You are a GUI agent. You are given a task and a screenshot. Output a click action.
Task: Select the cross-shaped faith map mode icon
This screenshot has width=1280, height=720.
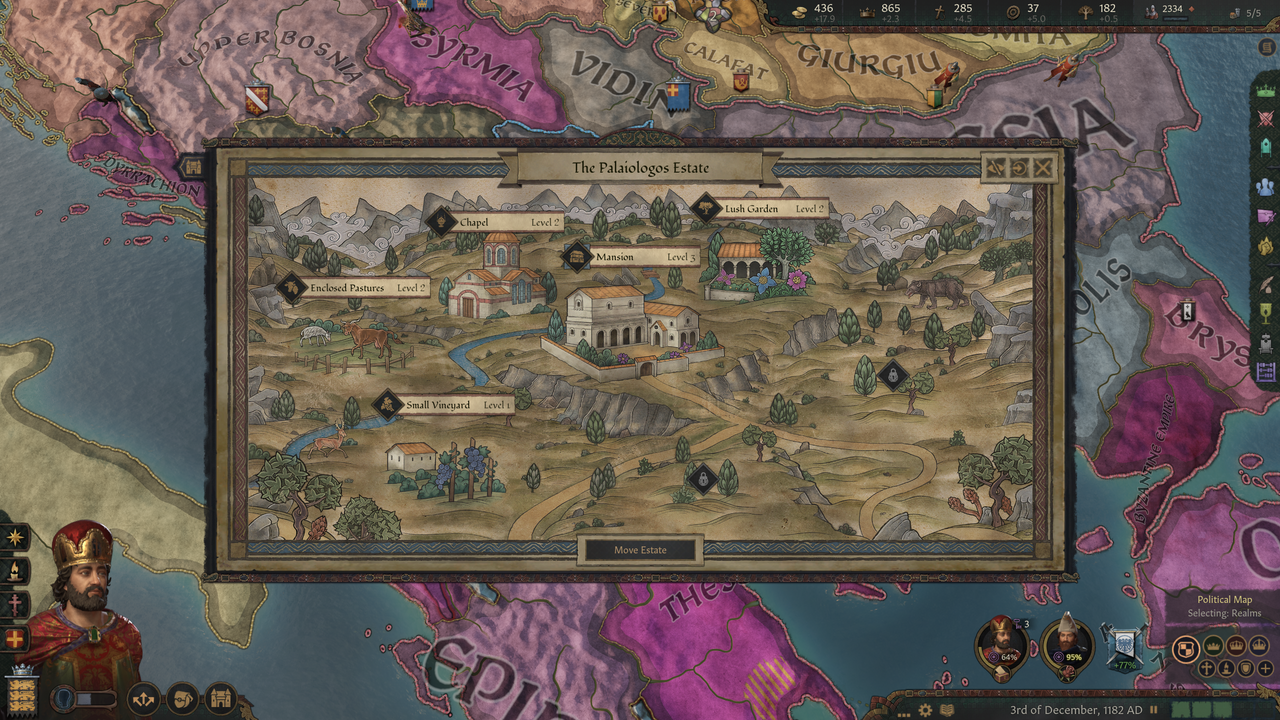pyautogui.click(x=1206, y=668)
